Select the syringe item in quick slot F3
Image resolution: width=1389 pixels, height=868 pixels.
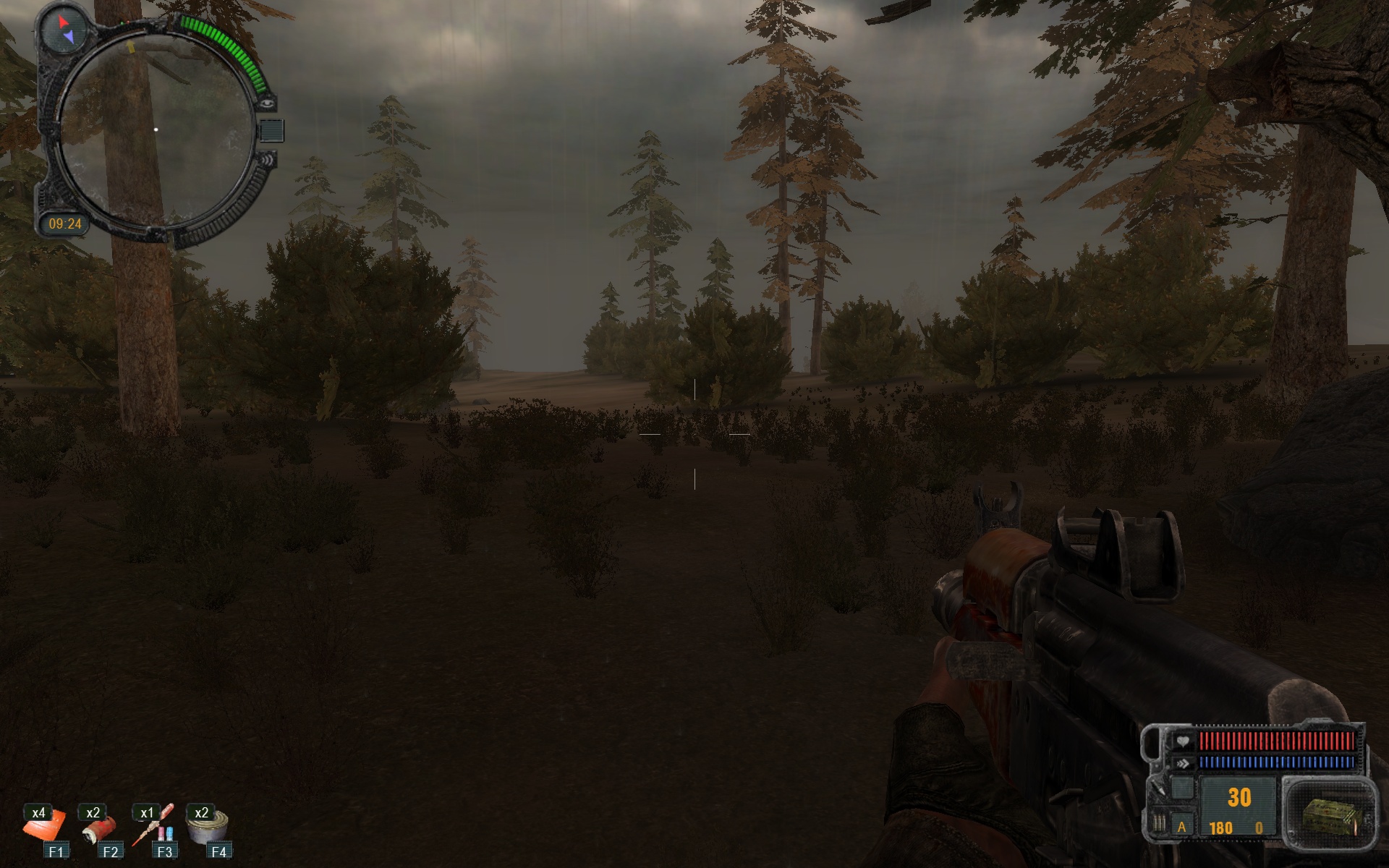pyautogui.click(x=153, y=827)
